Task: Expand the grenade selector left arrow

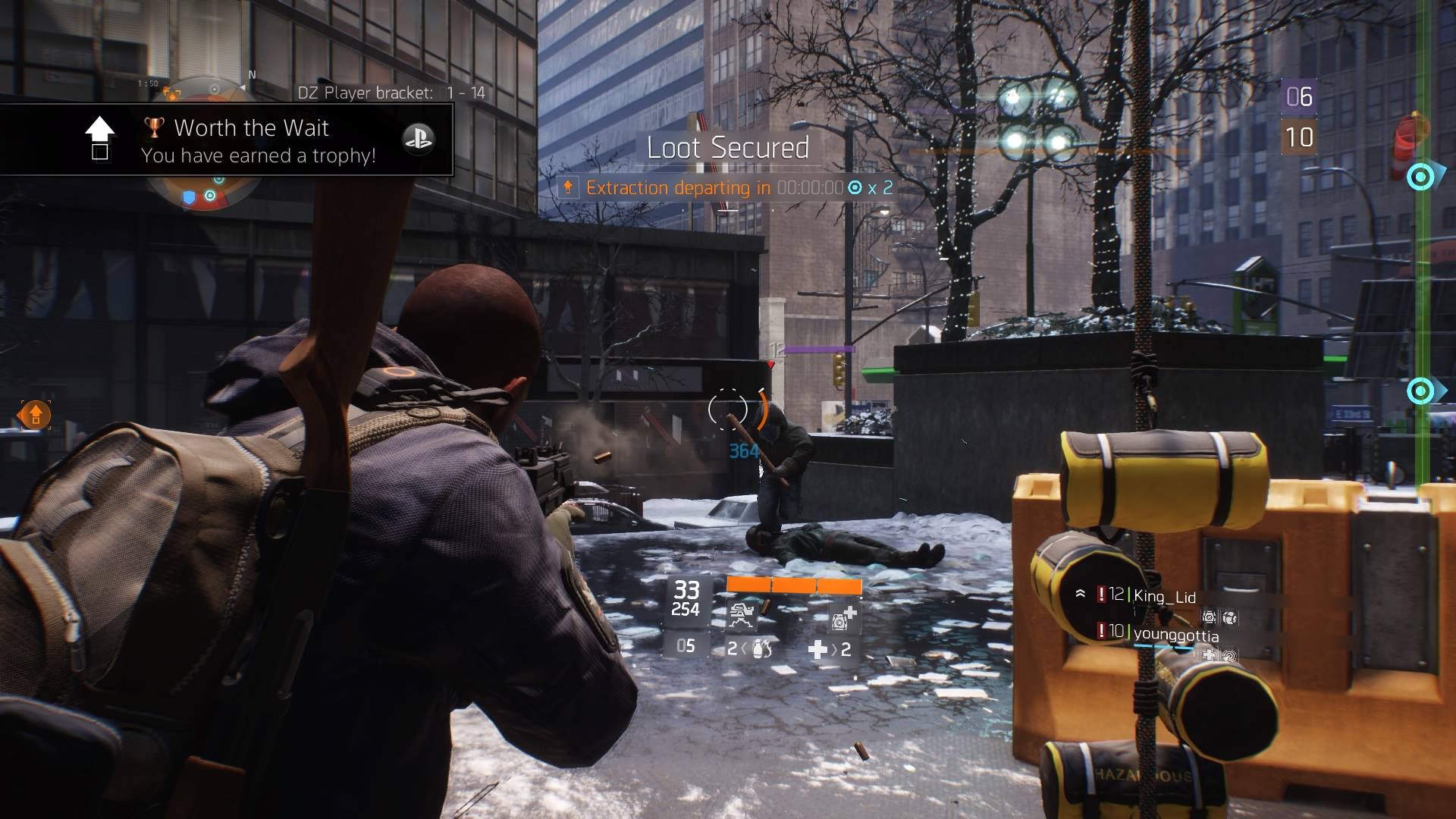Action: [744, 648]
